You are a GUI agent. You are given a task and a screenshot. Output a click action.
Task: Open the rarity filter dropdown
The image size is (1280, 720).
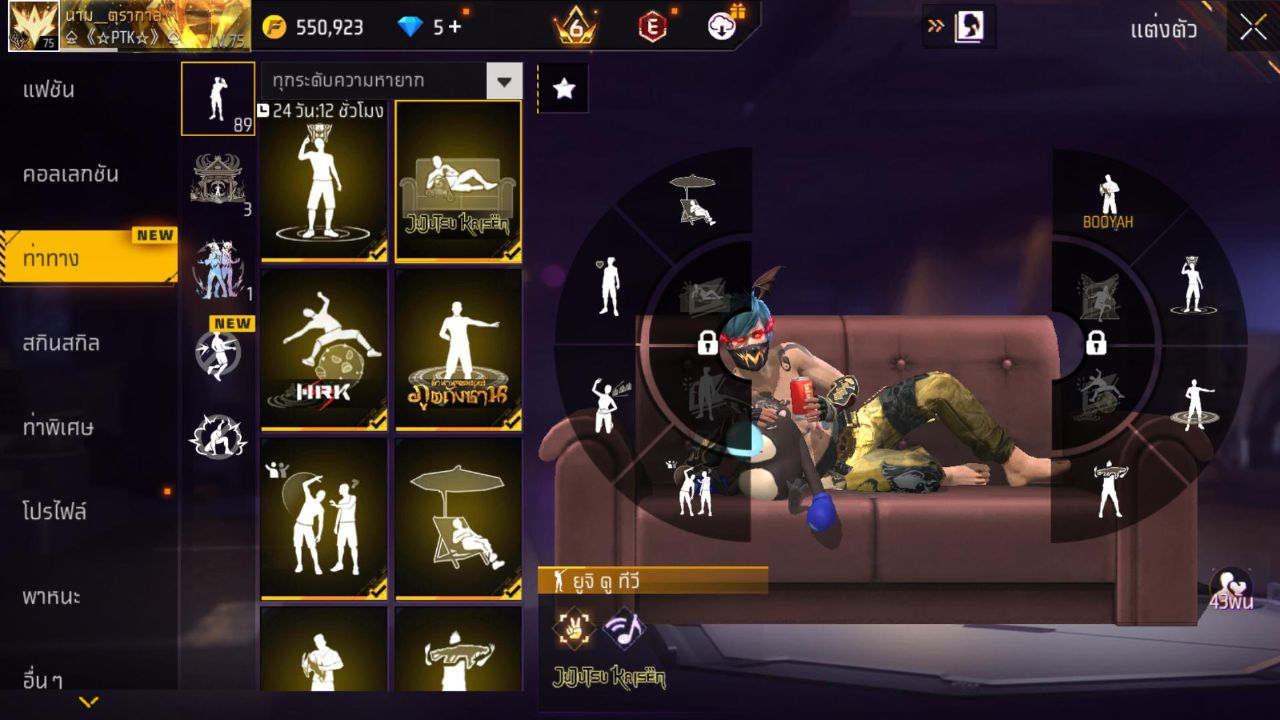(x=504, y=81)
